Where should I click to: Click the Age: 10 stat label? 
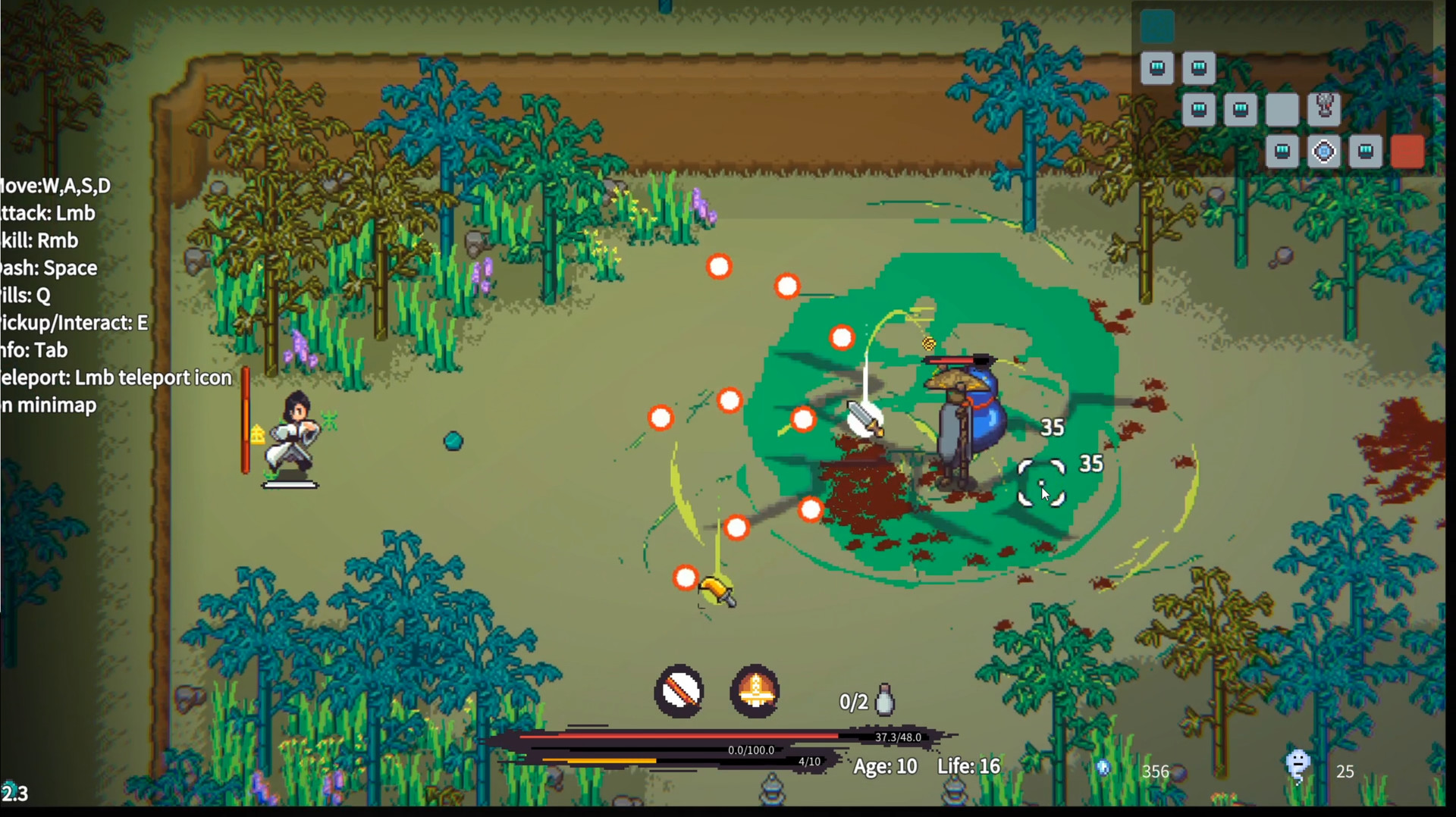pos(884,766)
